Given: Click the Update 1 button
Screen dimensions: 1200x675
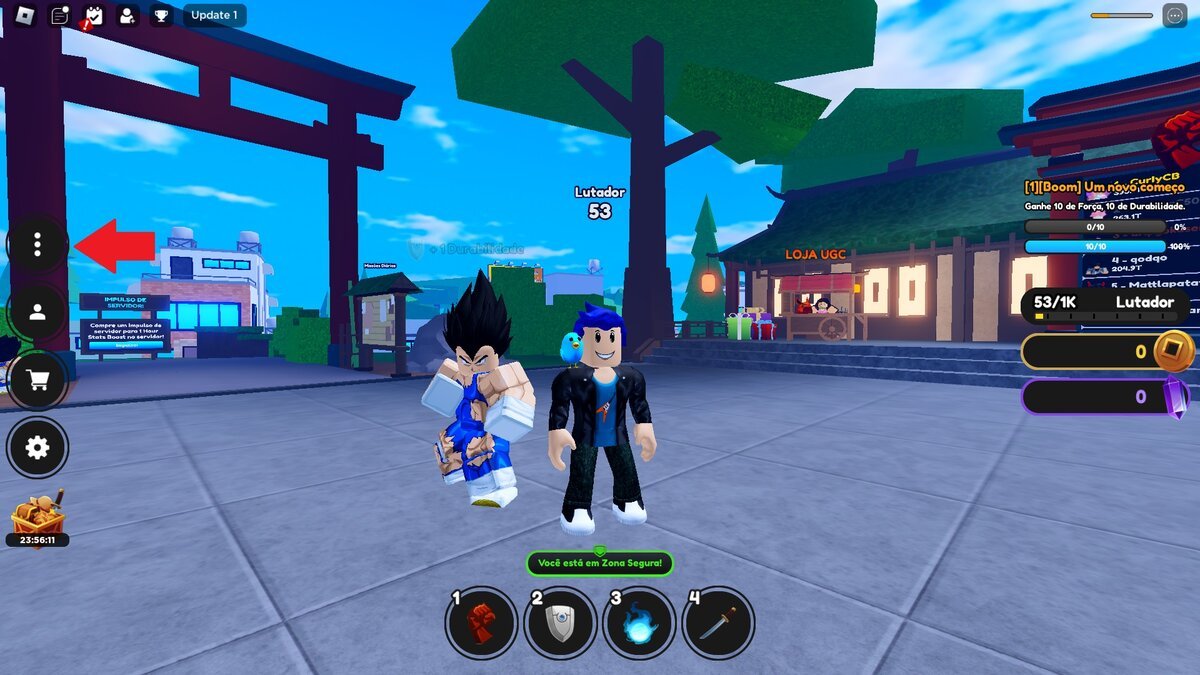Looking at the screenshot, I should click(x=214, y=15).
